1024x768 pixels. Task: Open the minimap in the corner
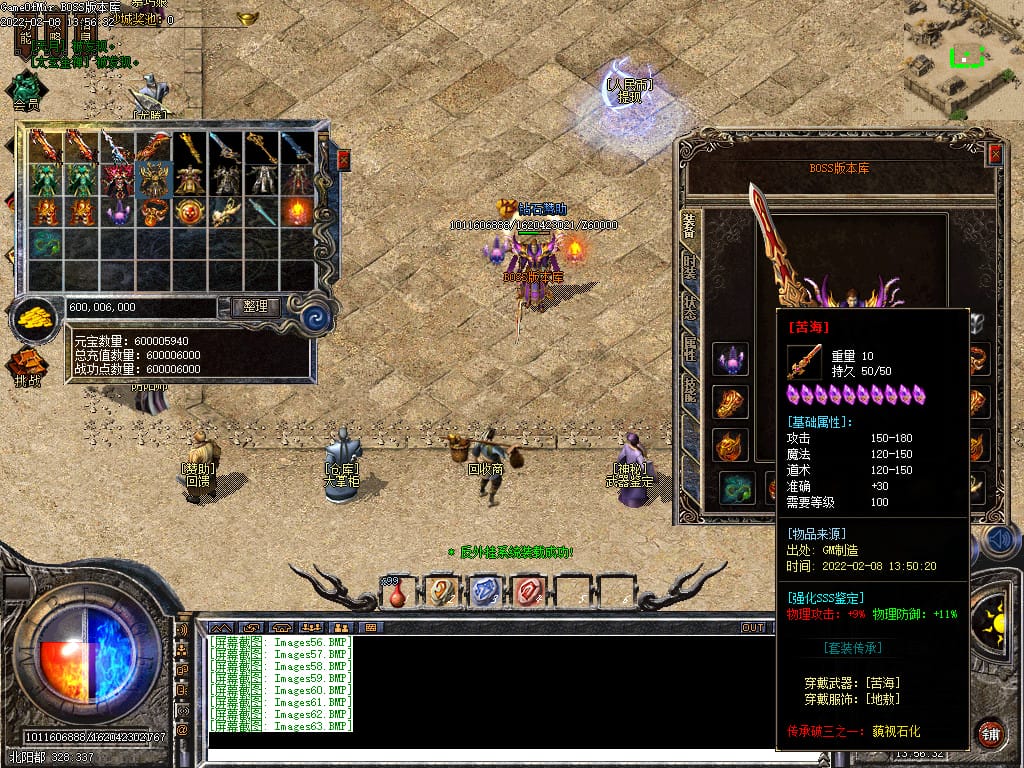[x=964, y=55]
